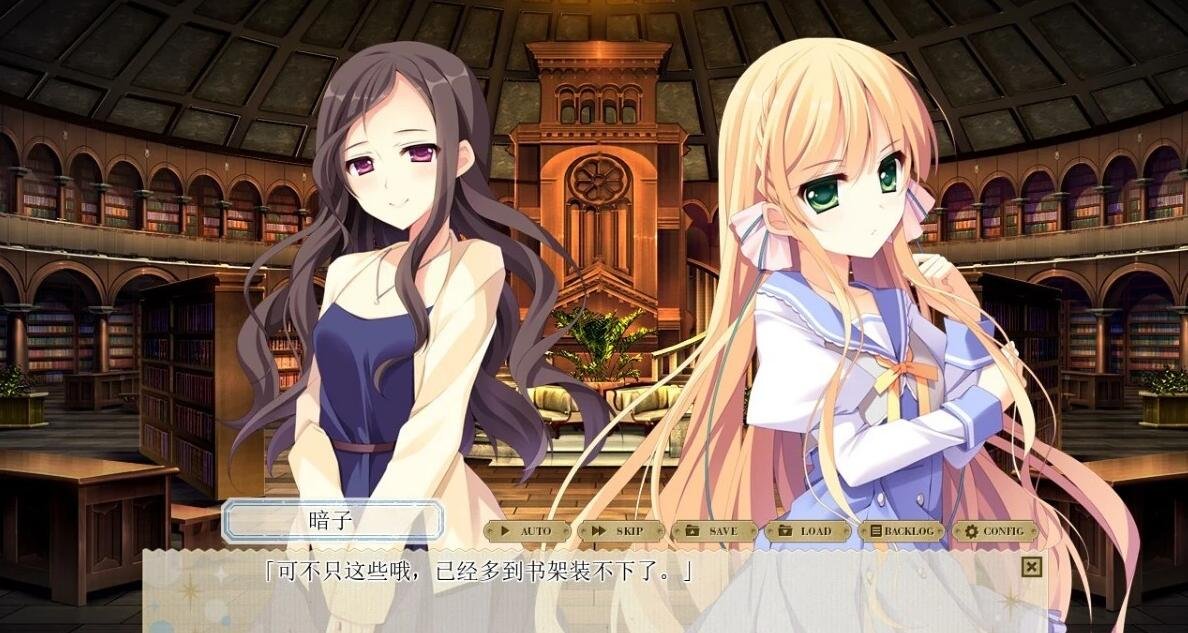Open the CONFIG settings

(995, 531)
